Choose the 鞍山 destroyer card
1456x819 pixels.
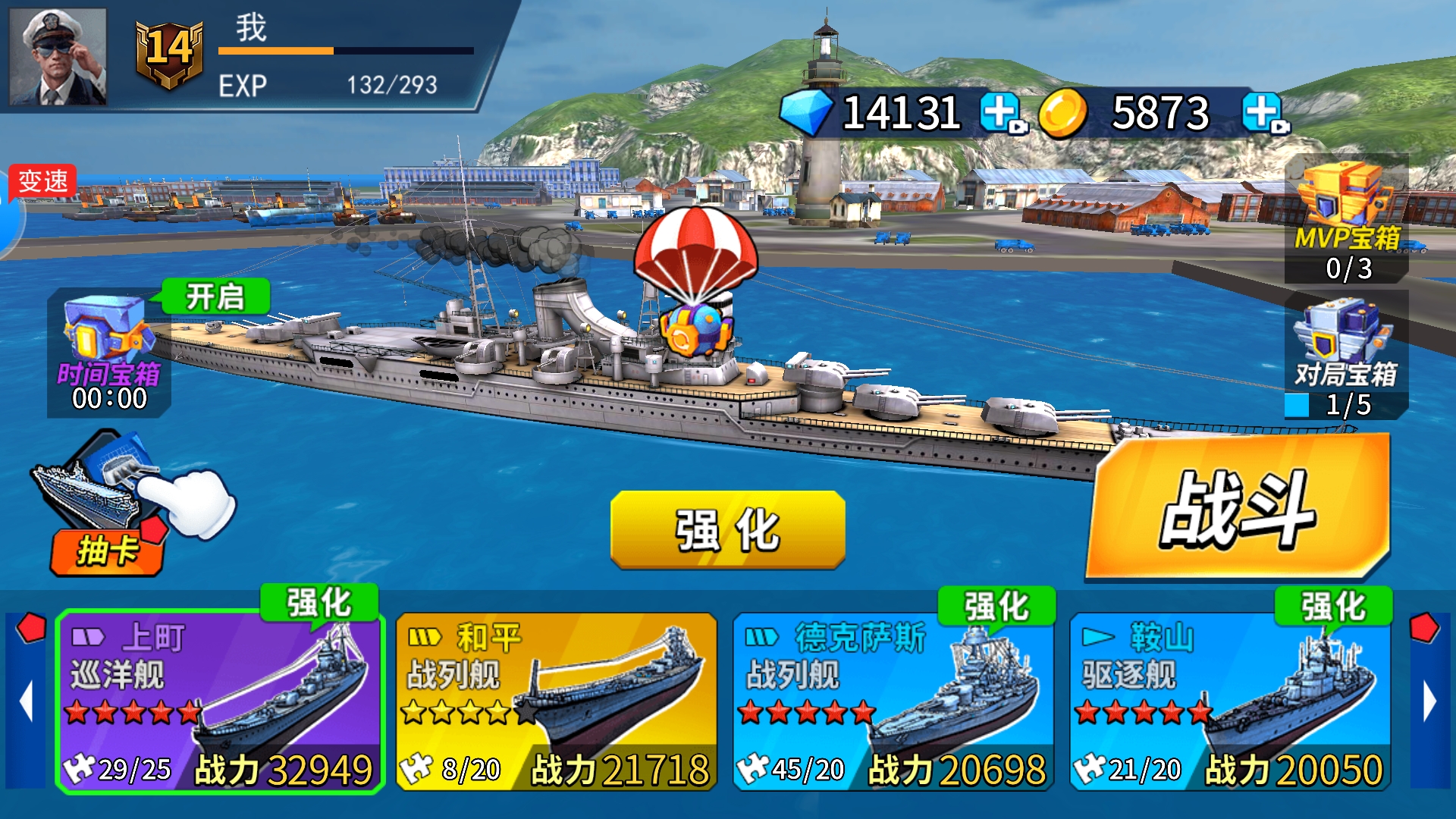[x=1229, y=701]
